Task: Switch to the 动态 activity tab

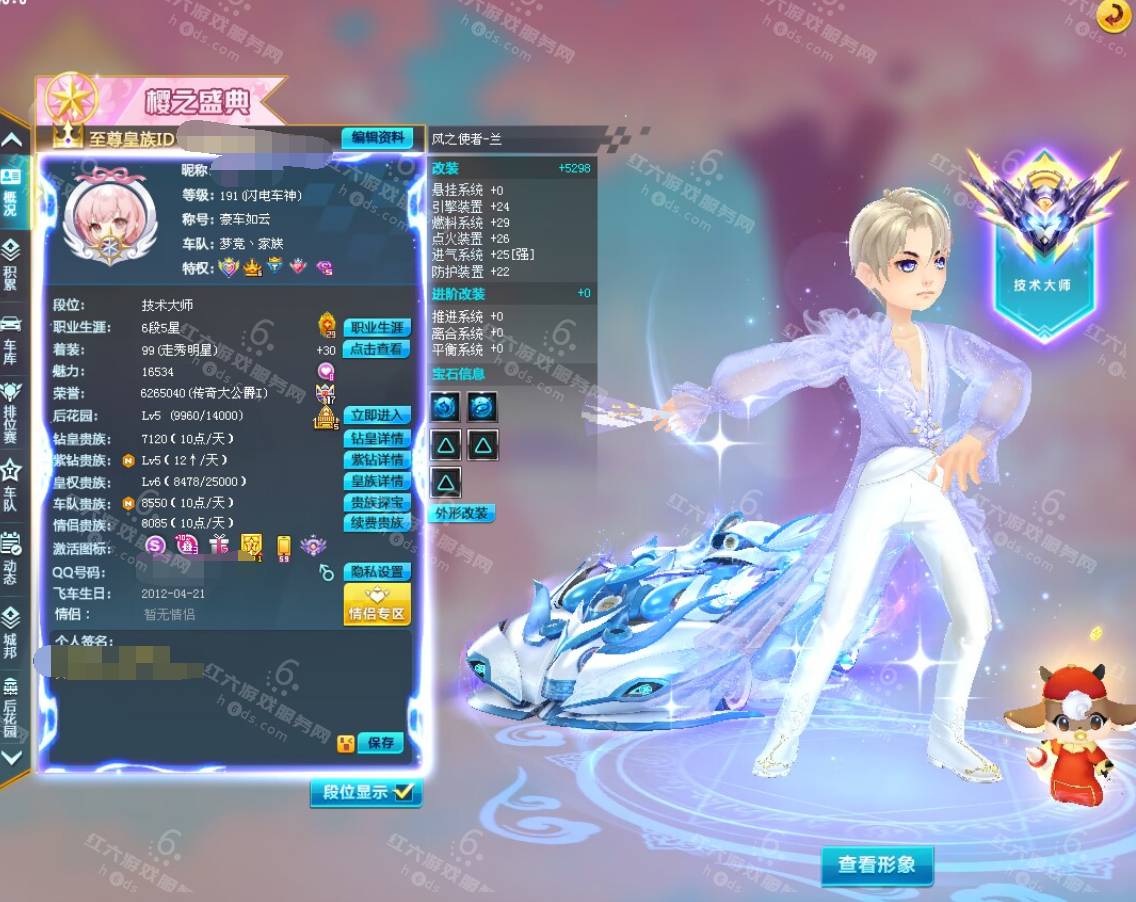Action: (x=11, y=558)
